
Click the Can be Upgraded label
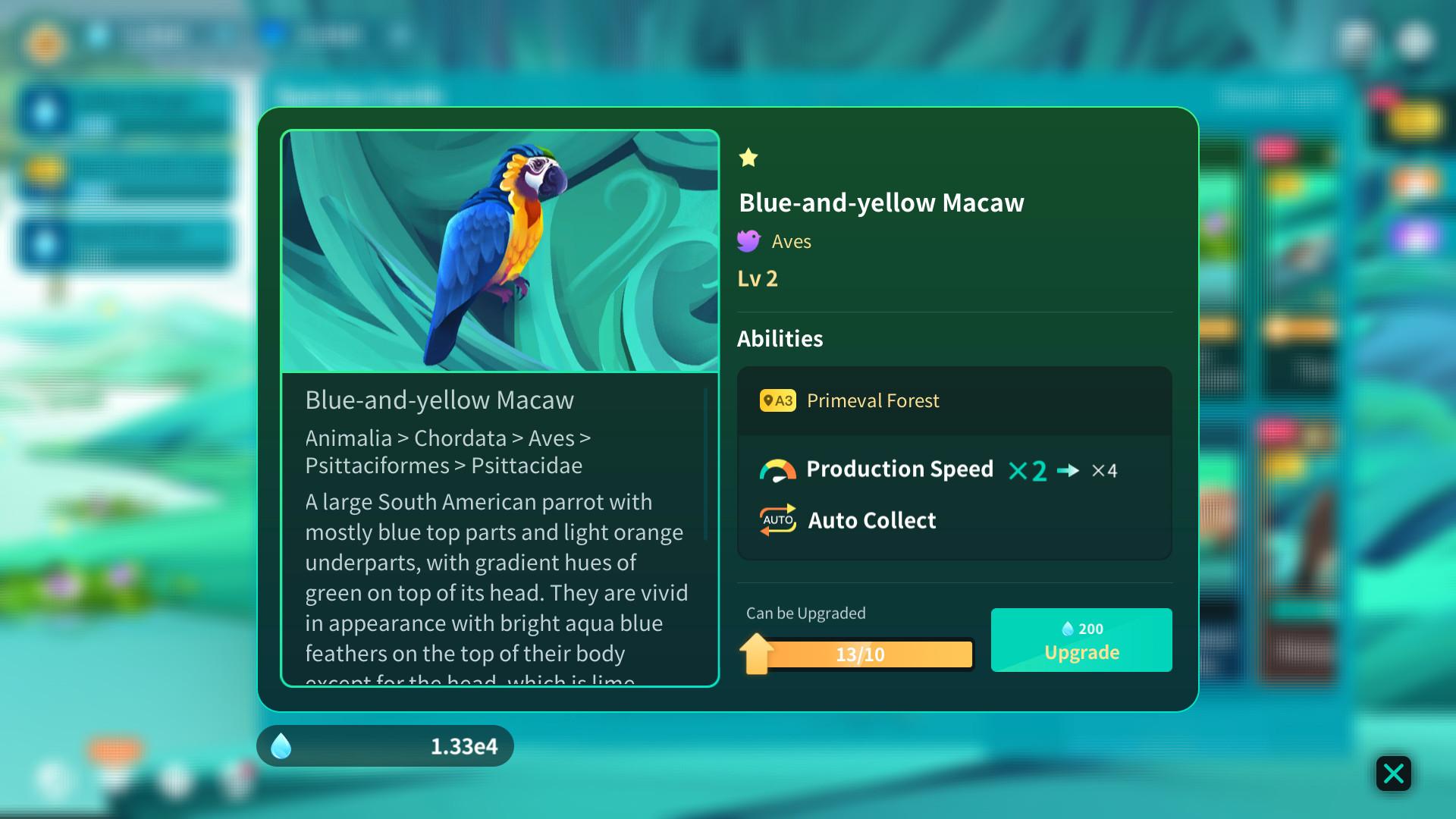click(805, 613)
